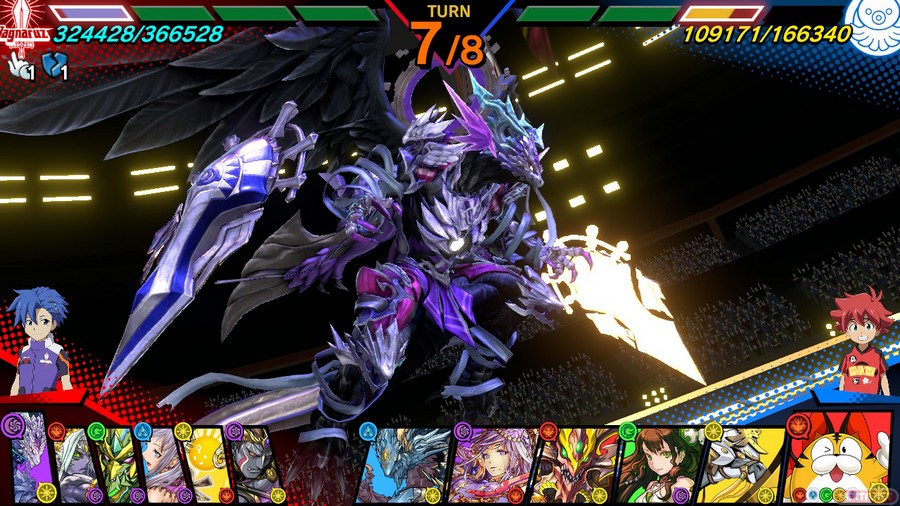Choose the brown-haired green girl card
Screen dimensions: 900x506
[x=661, y=464]
